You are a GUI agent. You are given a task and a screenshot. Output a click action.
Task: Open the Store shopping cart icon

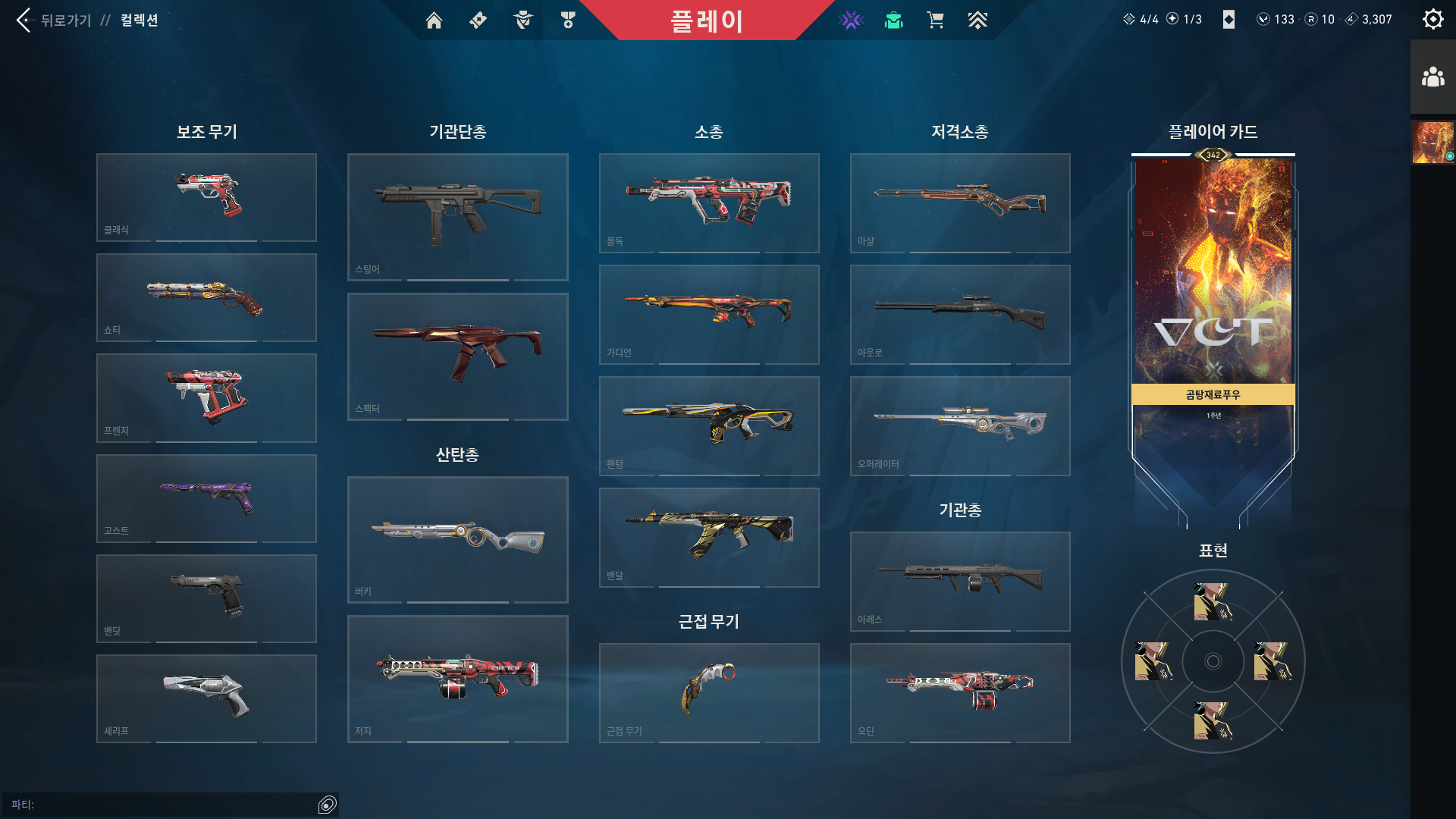tap(935, 20)
